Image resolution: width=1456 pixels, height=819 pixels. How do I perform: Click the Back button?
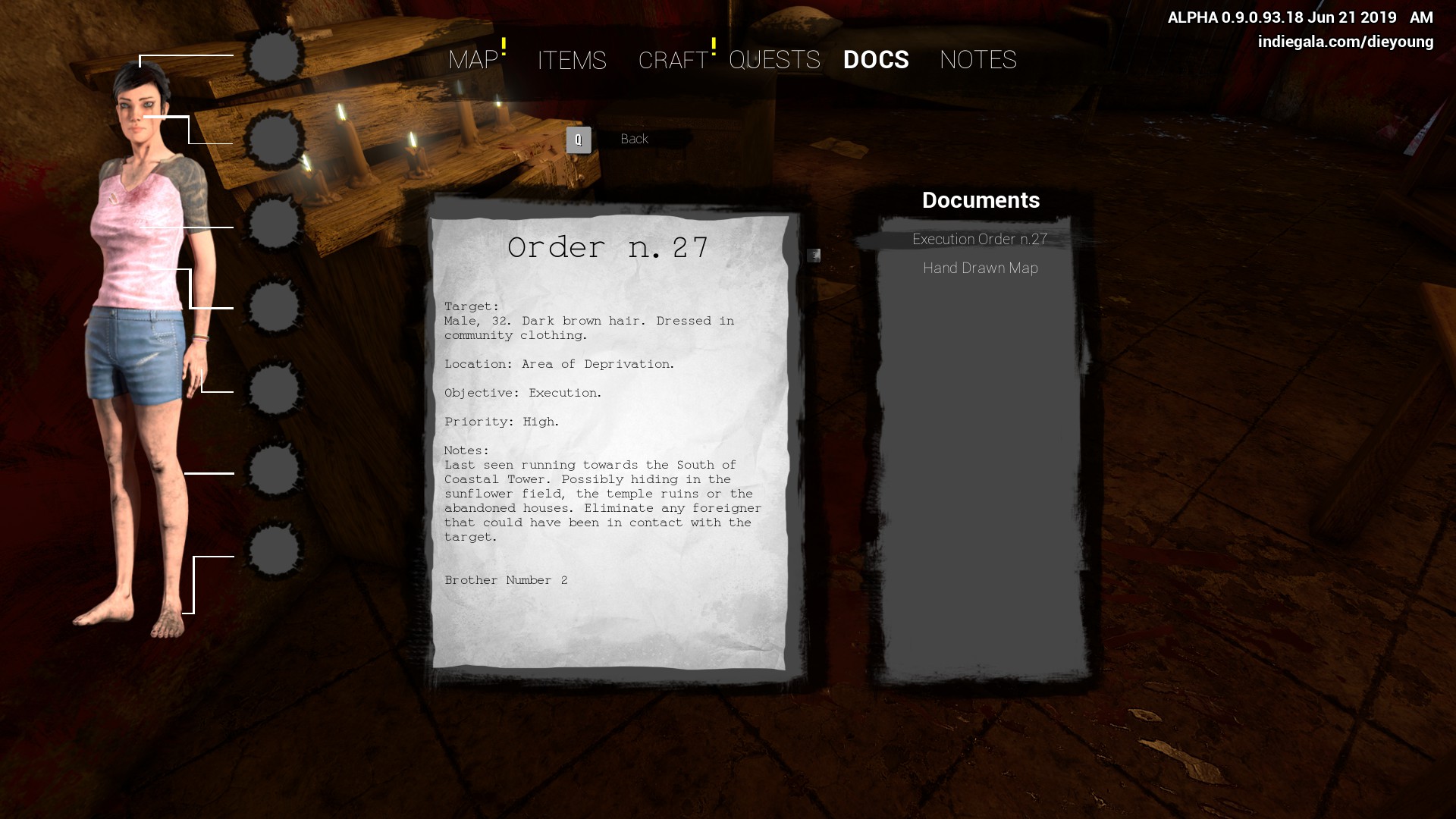coord(633,140)
